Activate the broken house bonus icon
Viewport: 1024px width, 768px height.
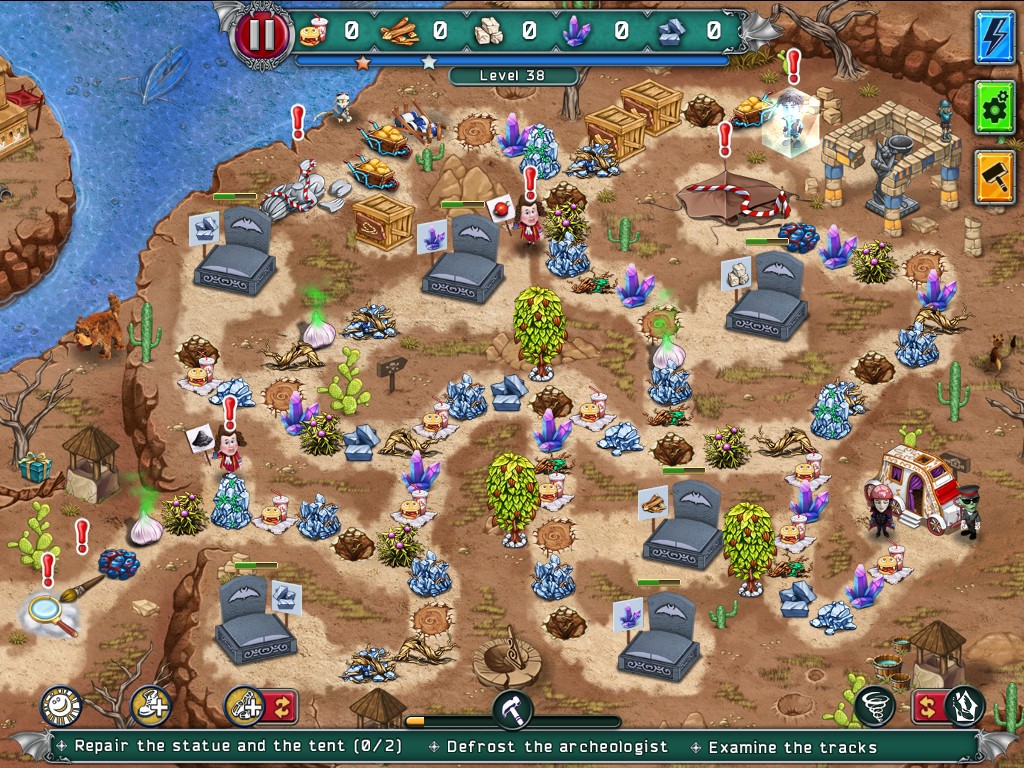pyautogui.click(x=965, y=706)
